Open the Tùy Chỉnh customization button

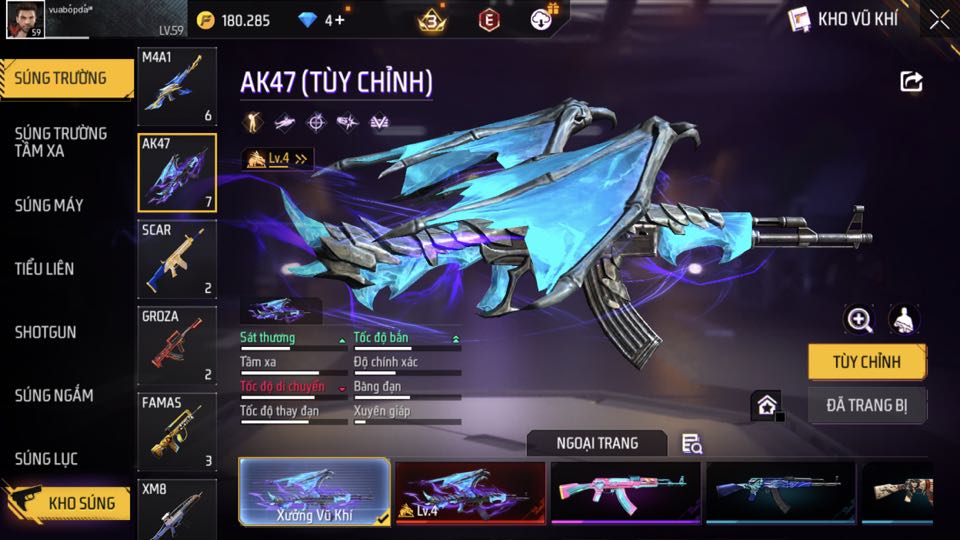tap(866, 362)
